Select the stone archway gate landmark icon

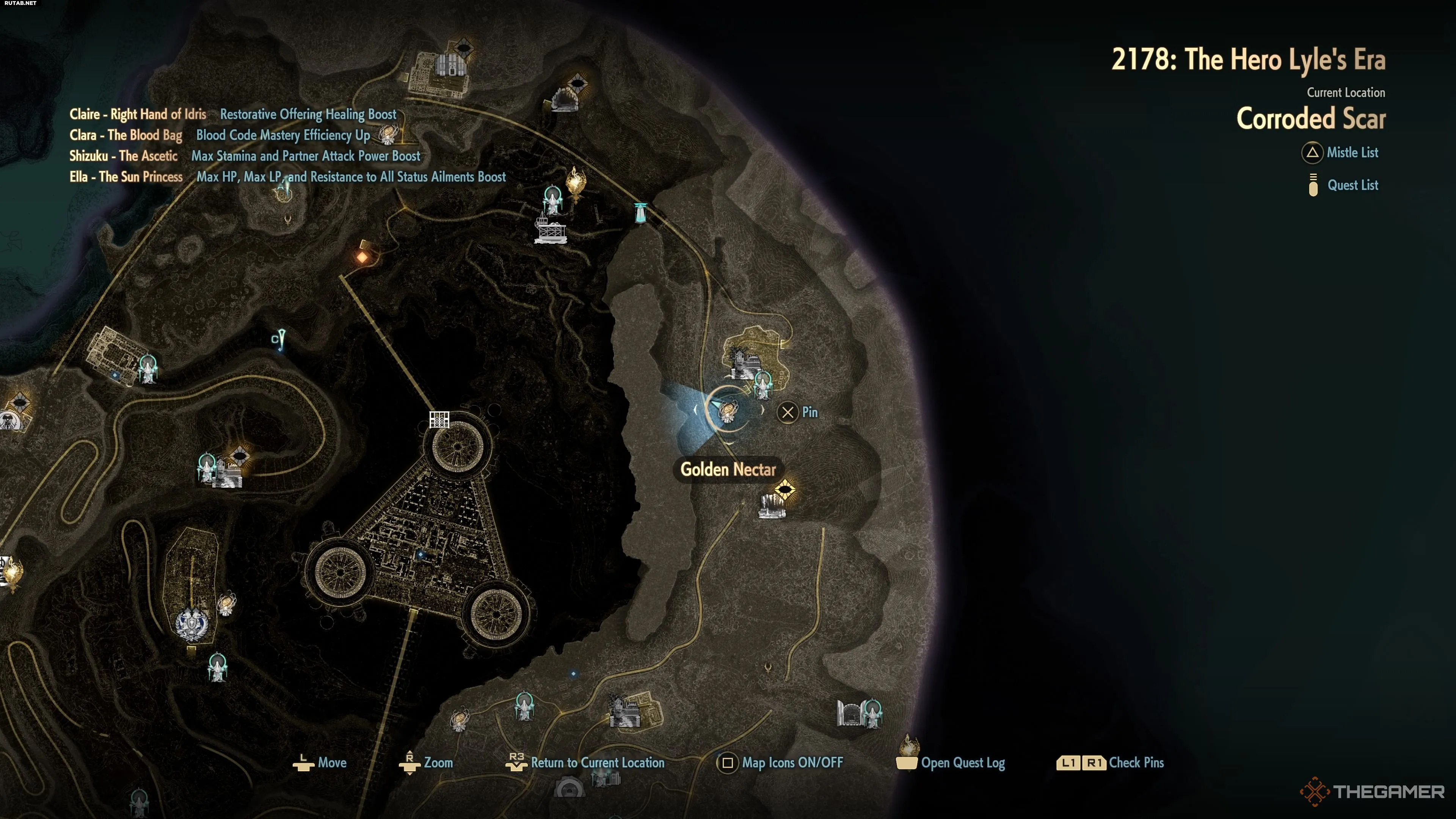point(849,713)
